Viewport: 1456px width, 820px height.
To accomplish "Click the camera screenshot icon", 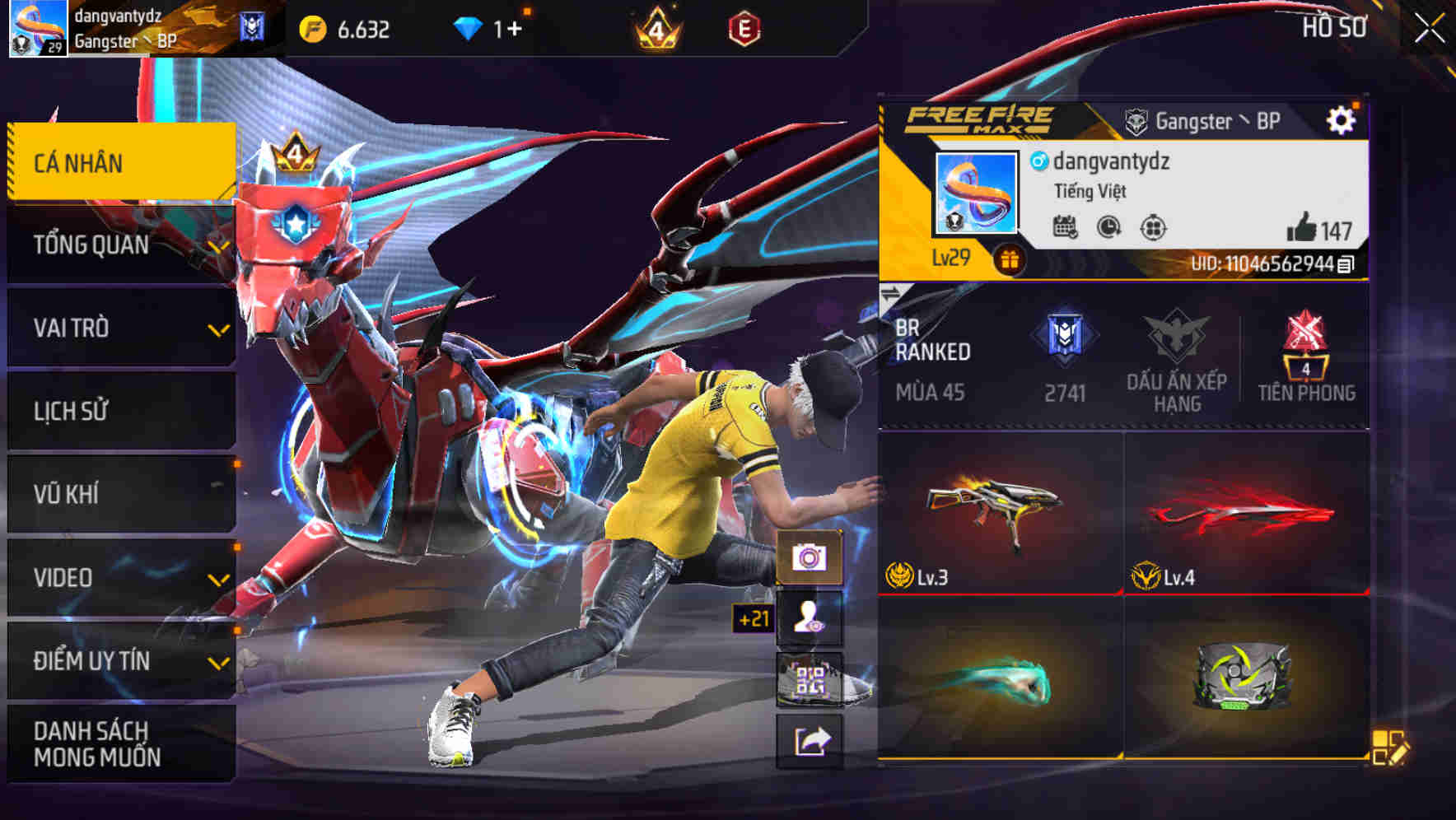I will tap(810, 559).
